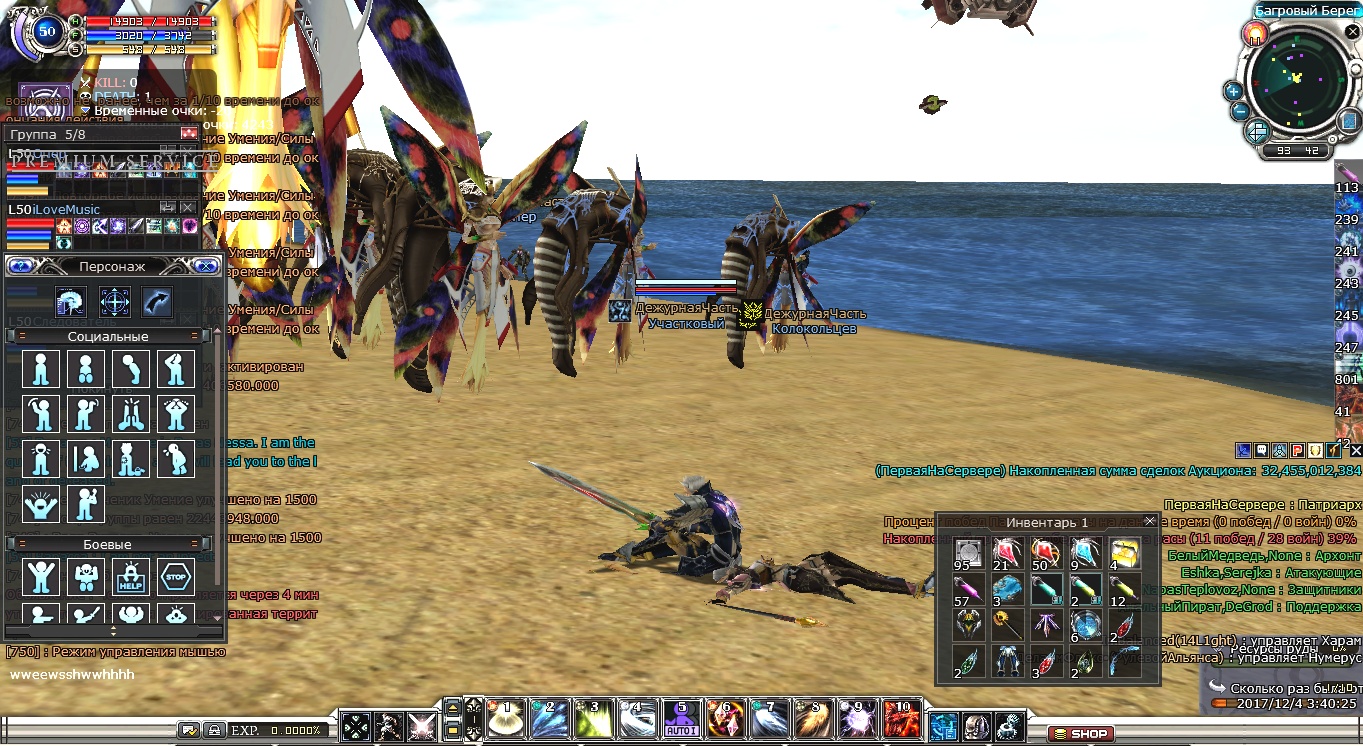Open the SHOP button
The height and width of the screenshot is (746, 1363).
coord(1082,734)
